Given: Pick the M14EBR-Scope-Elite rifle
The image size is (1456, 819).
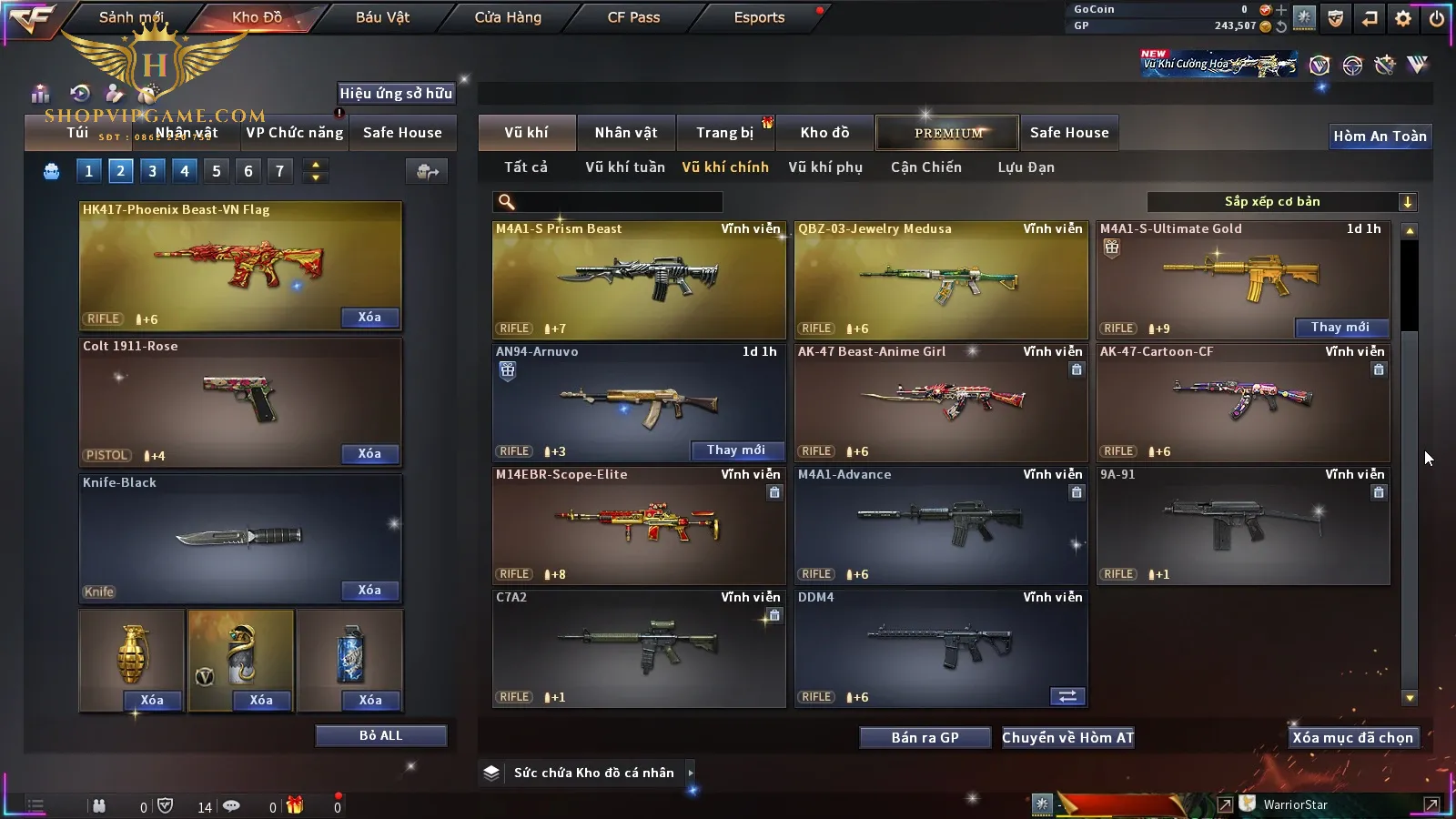Looking at the screenshot, I should 639,525.
